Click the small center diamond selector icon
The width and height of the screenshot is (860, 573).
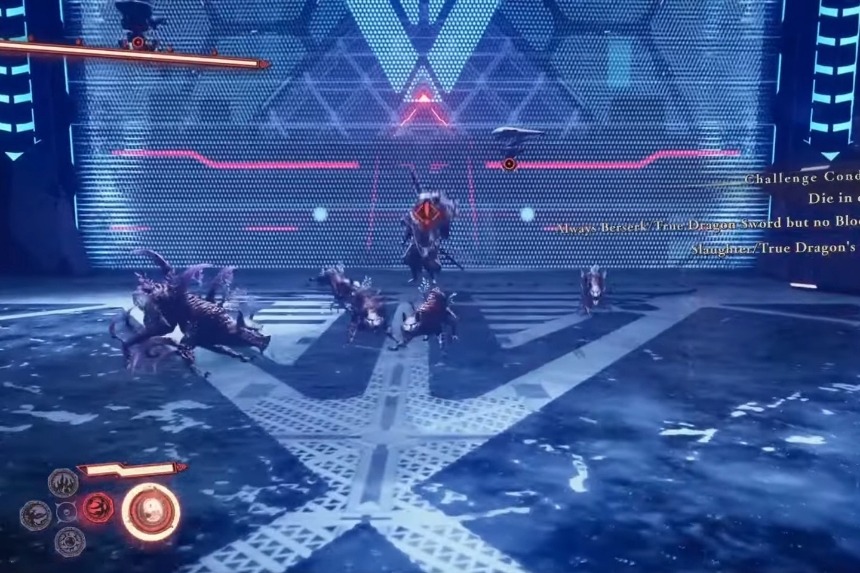[x=67, y=511]
